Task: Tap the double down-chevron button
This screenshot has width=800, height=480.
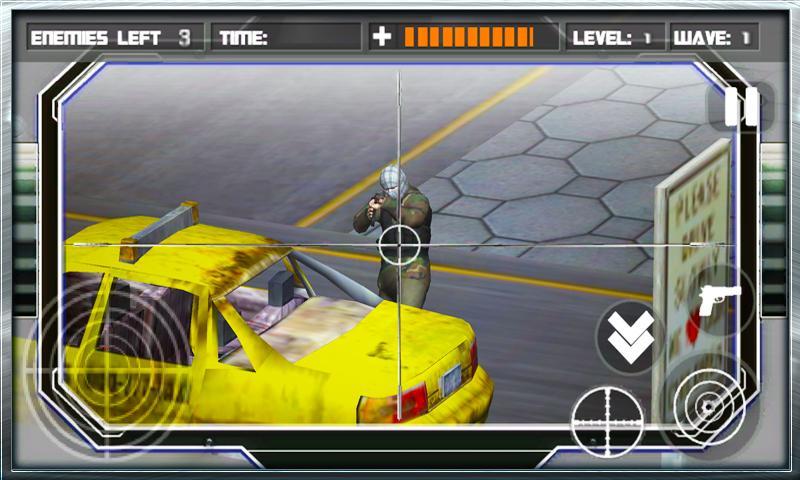Action: point(631,337)
